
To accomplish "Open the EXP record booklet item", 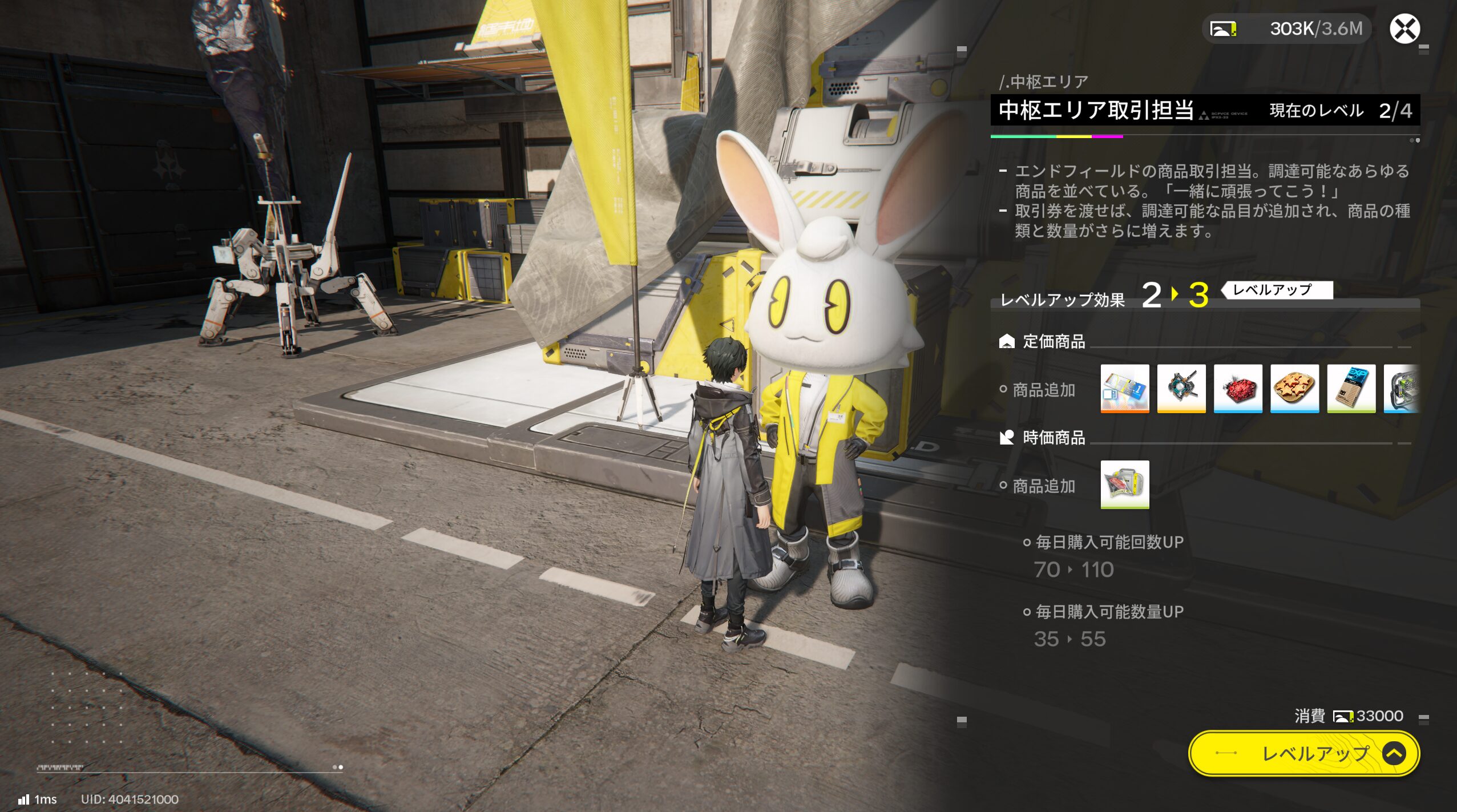I will pyautogui.click(x=1351, y=388).
